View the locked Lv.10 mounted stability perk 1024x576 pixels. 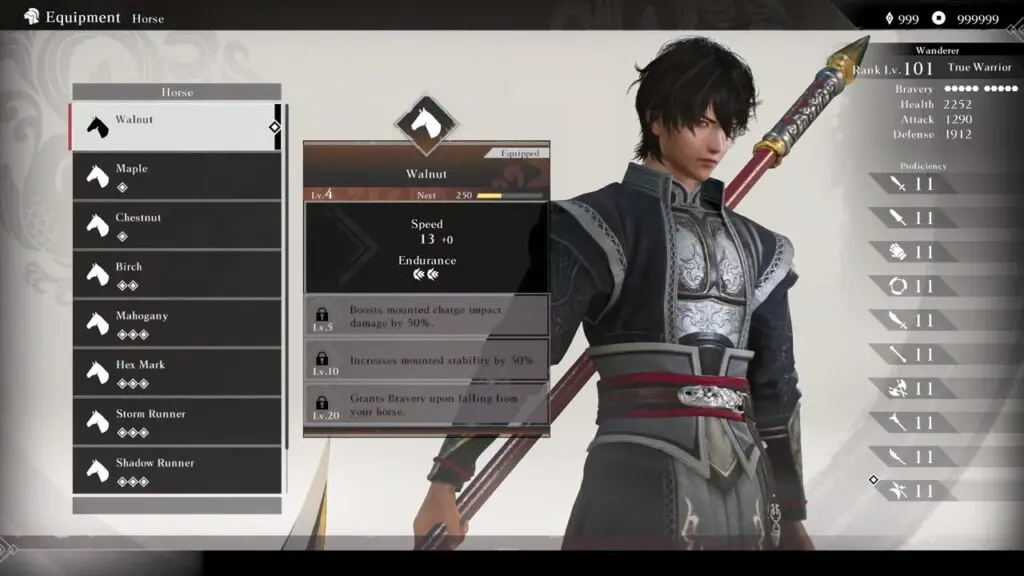426,360
